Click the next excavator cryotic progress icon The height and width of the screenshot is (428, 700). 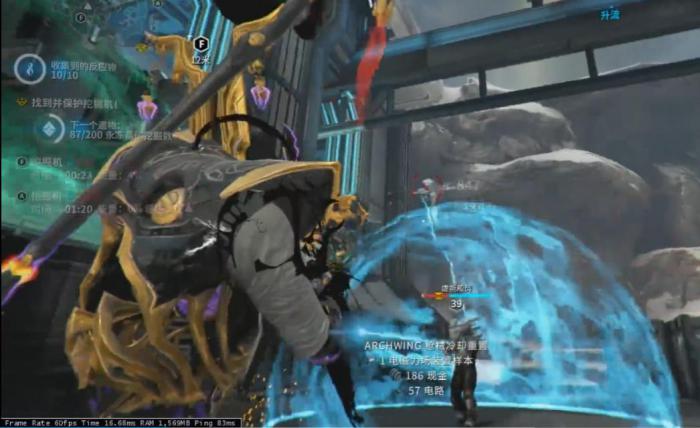pyautogui.click(x=48, y=128)
